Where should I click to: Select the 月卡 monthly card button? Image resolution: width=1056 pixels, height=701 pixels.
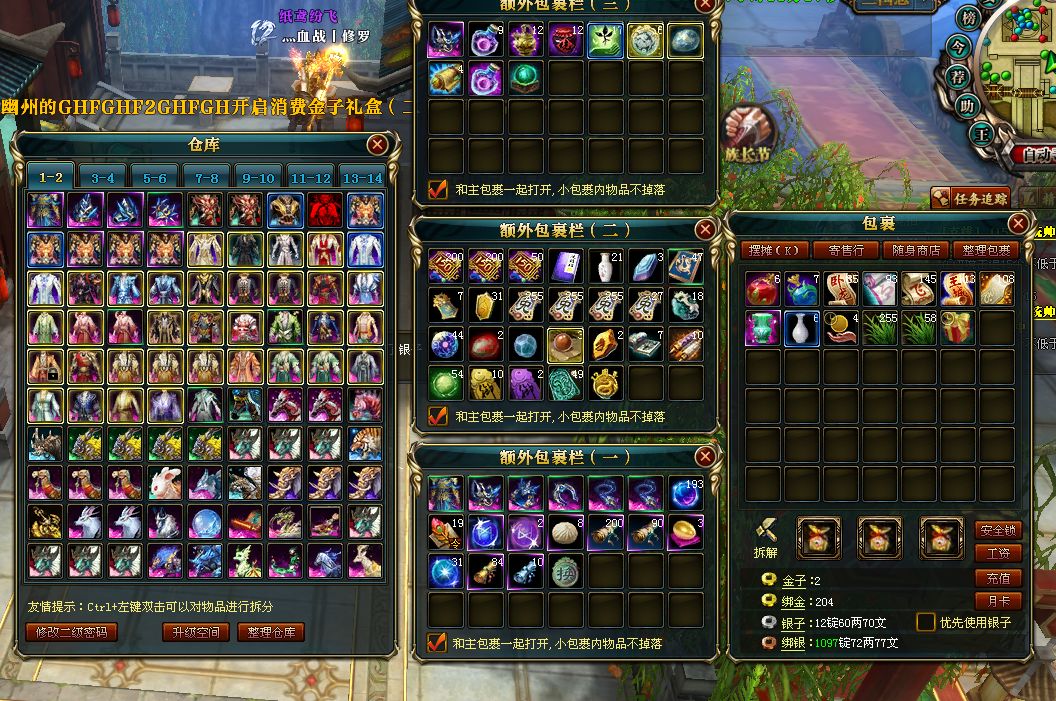pos(997,602)
